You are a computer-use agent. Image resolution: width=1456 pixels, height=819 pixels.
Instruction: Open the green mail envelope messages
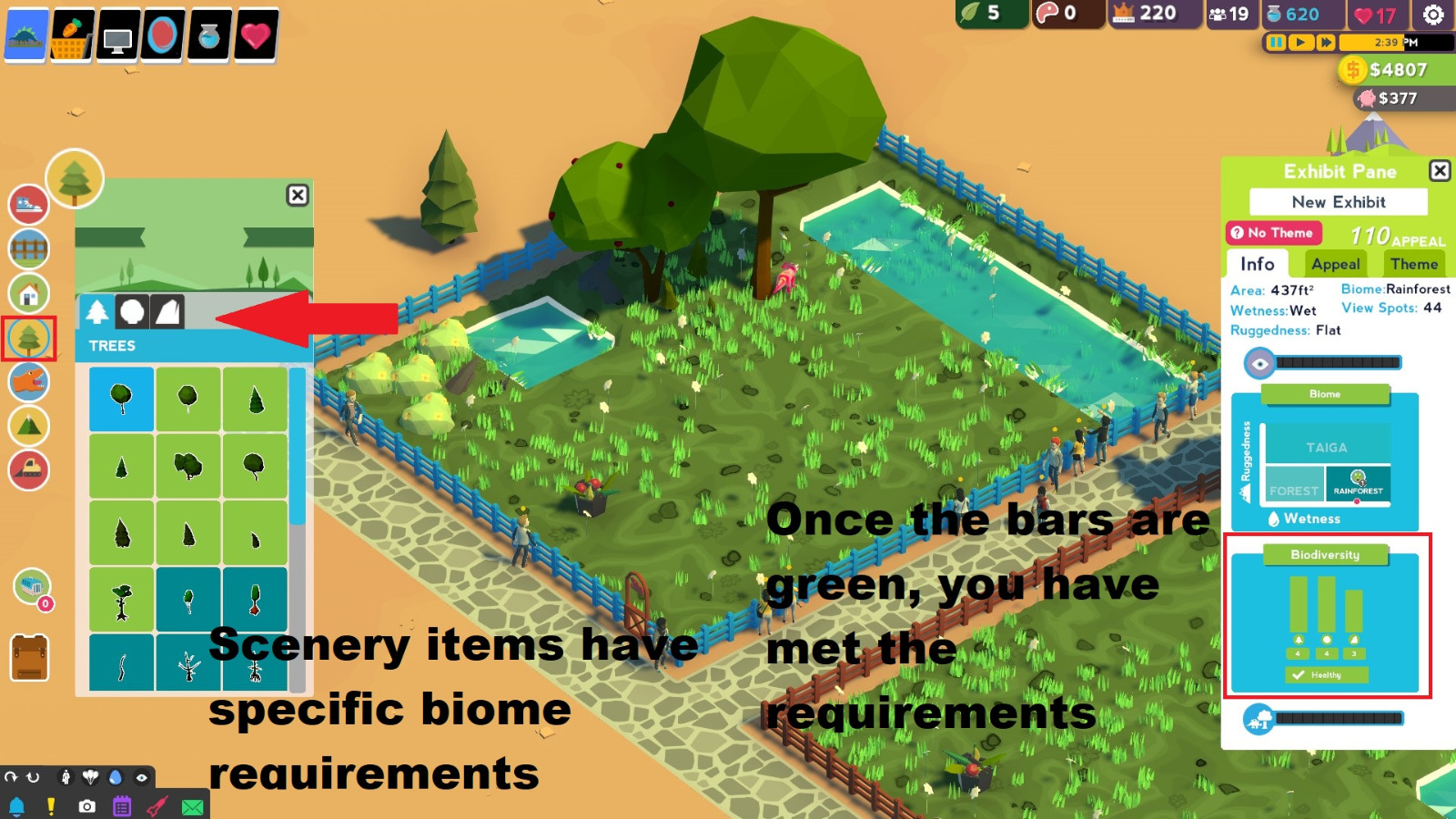point(190,805)
